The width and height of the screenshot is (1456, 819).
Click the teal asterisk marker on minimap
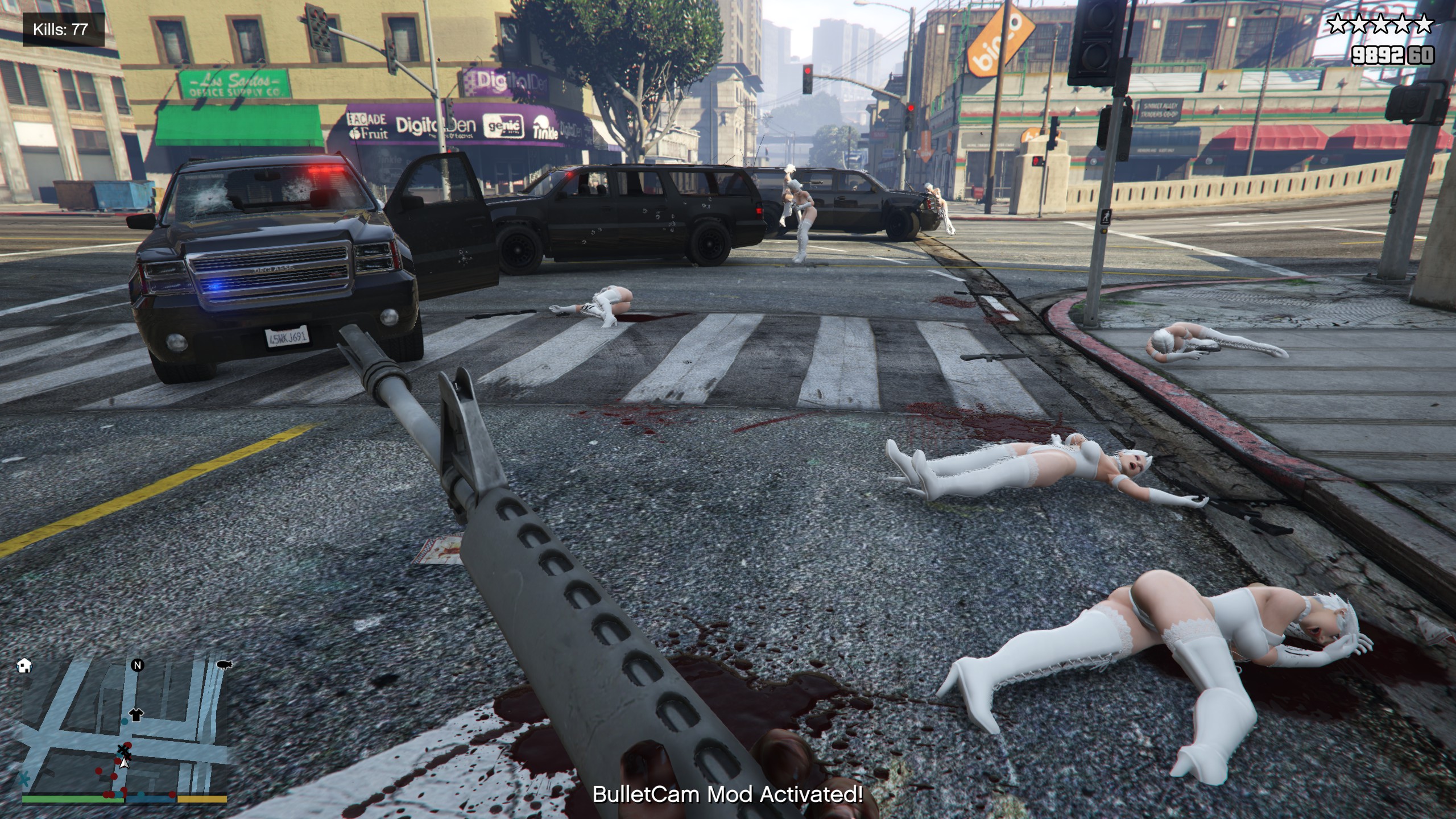24,777
